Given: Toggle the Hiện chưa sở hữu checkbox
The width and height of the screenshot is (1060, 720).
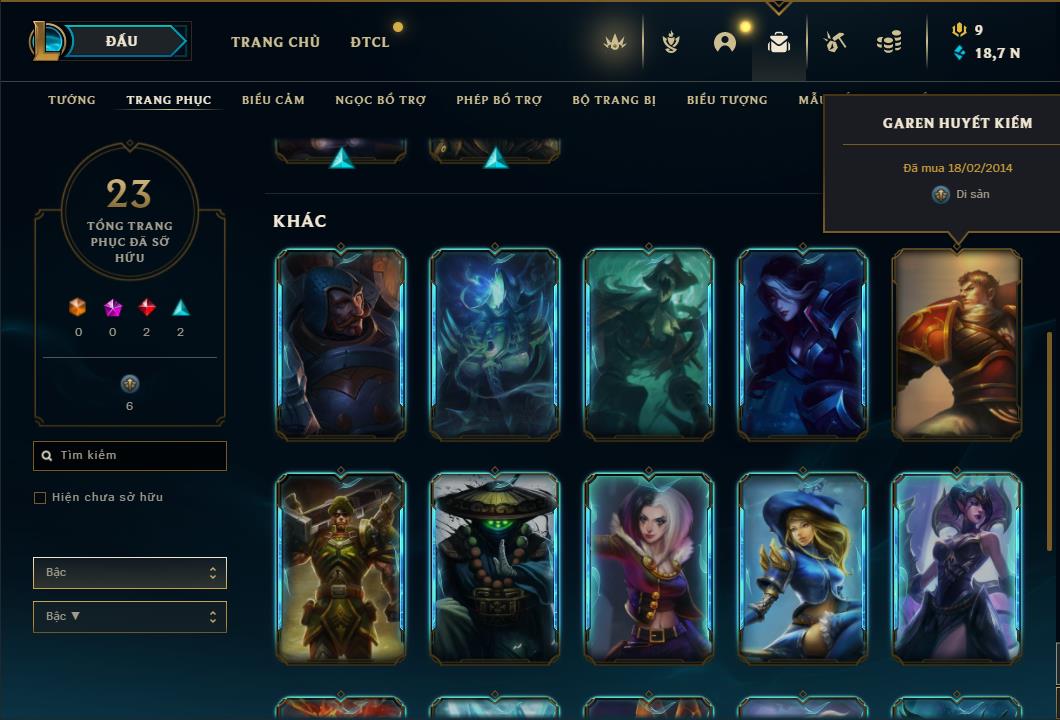Looking at the screenshot, I should click(x=40, y=498).
